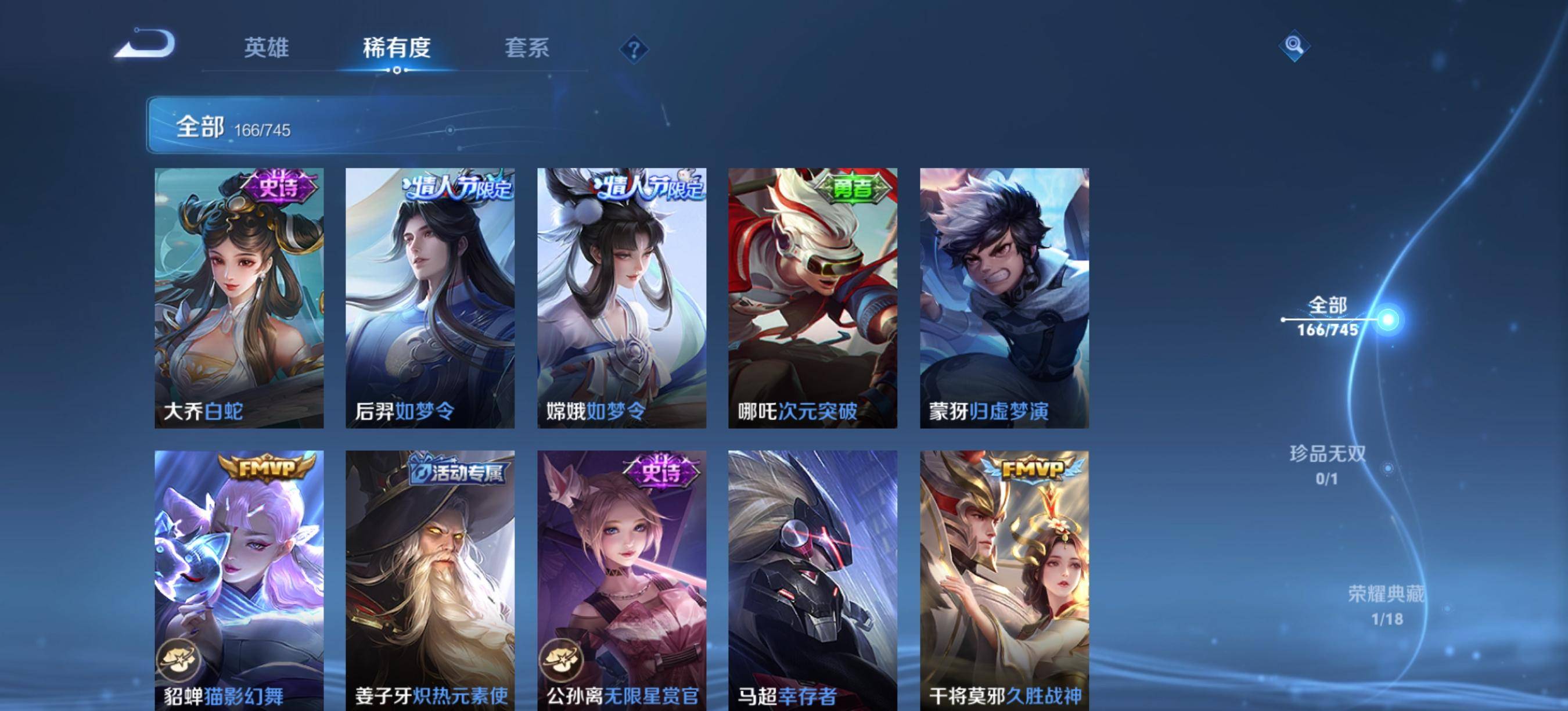Select the 大乔 白蛇 skin card
The height and width of the screenshot is (711, 1568).
(x=239, y=297)
